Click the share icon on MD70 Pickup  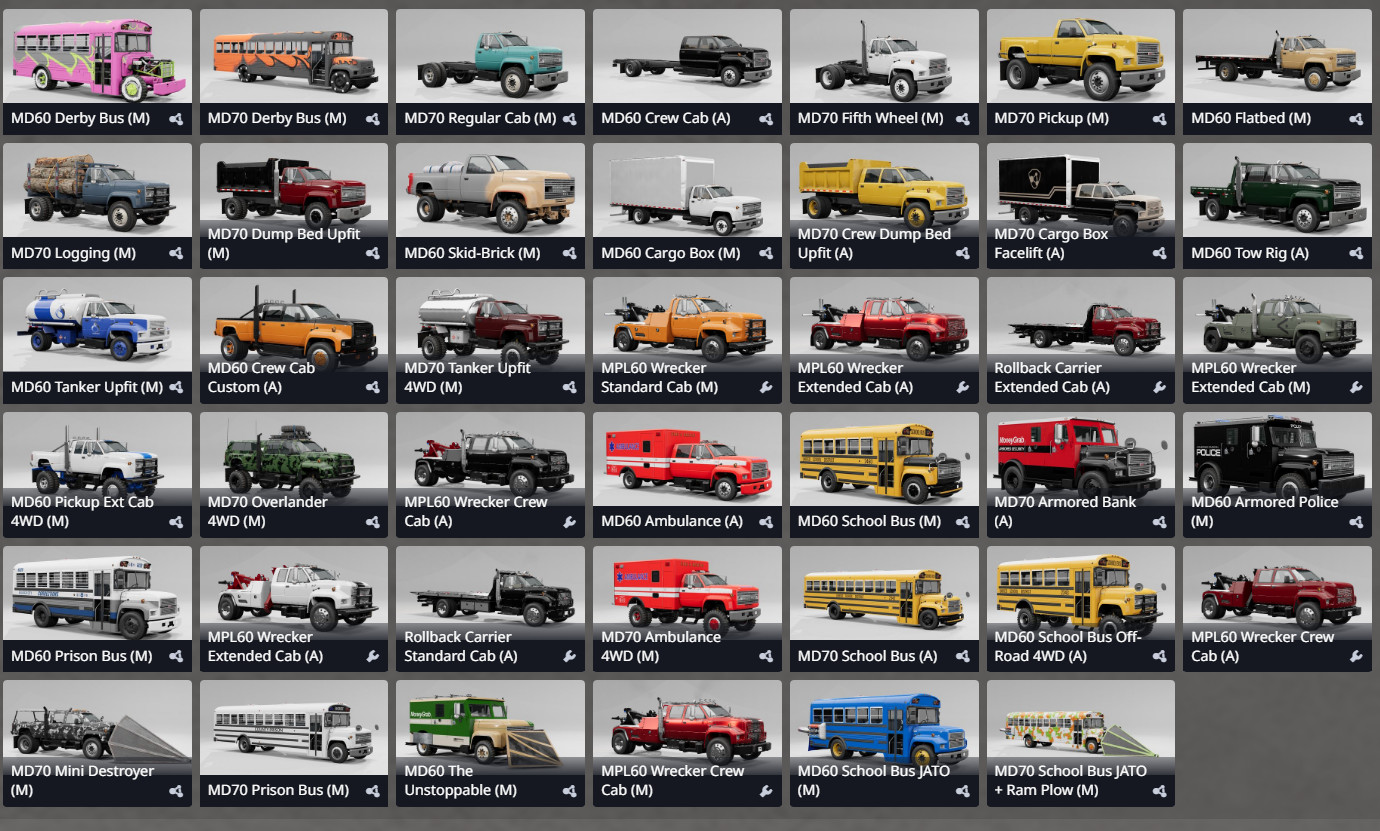[x=1159, y=118]
